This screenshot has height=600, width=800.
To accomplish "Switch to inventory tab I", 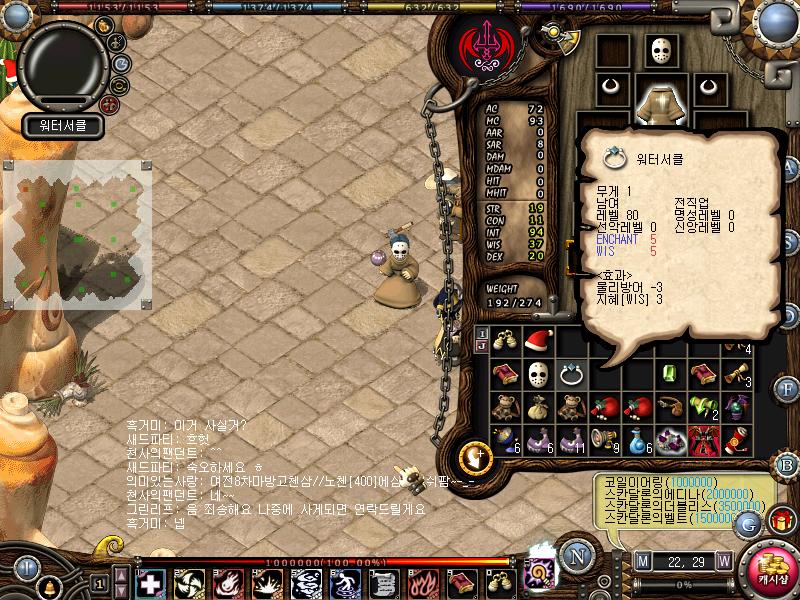I will (x=481, y=333).
